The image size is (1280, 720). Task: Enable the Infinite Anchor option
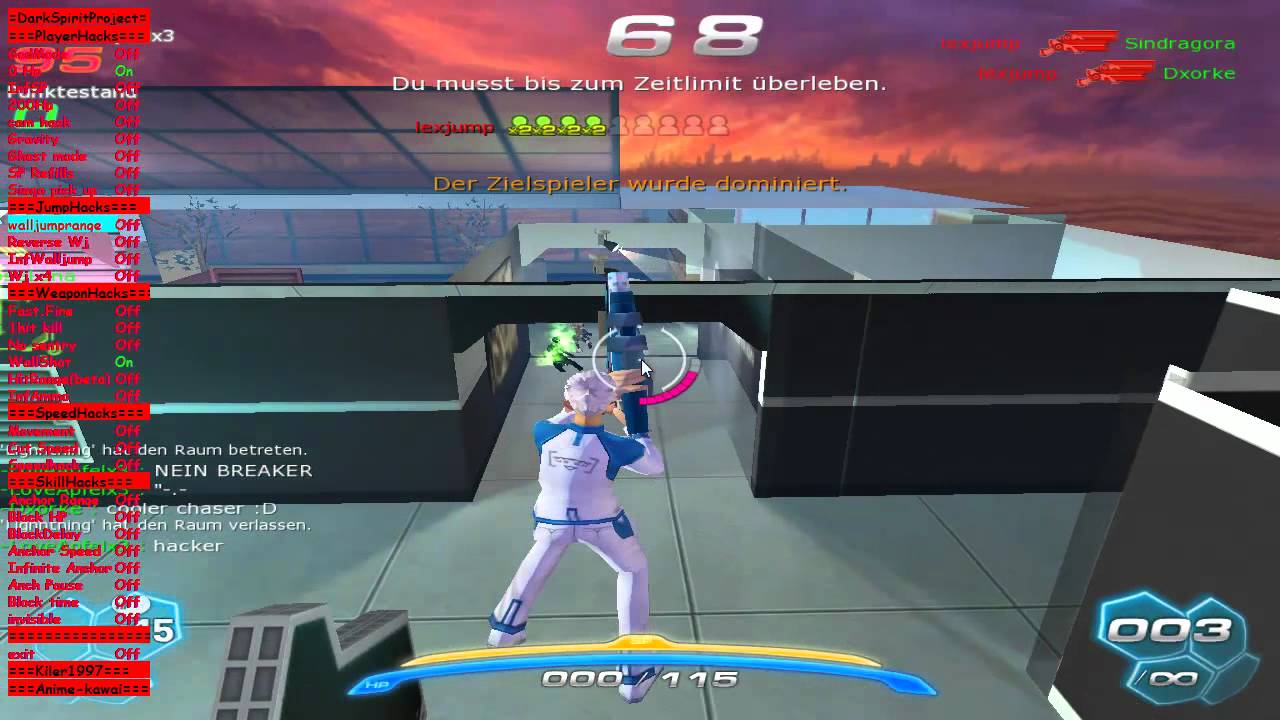[x=60, y=568]
